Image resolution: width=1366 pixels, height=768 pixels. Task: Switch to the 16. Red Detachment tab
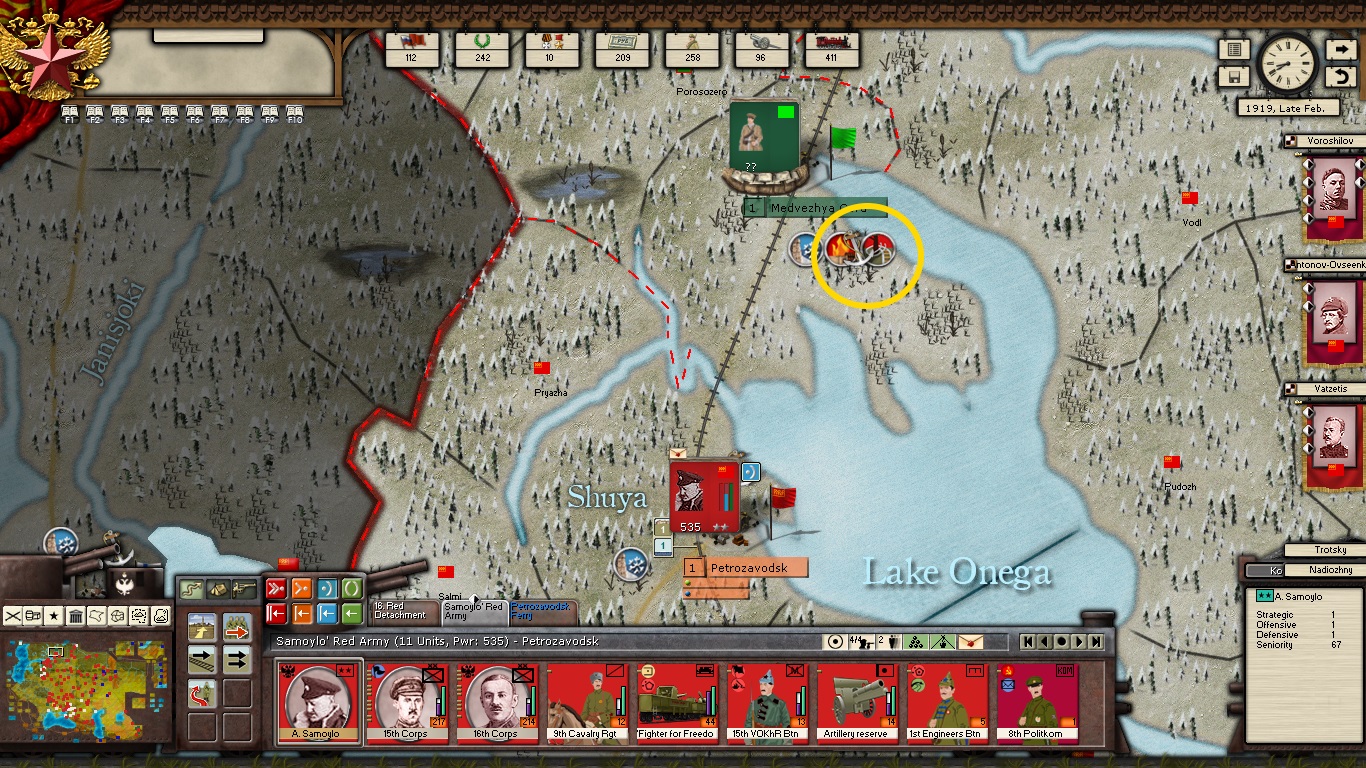coord(403,610)
